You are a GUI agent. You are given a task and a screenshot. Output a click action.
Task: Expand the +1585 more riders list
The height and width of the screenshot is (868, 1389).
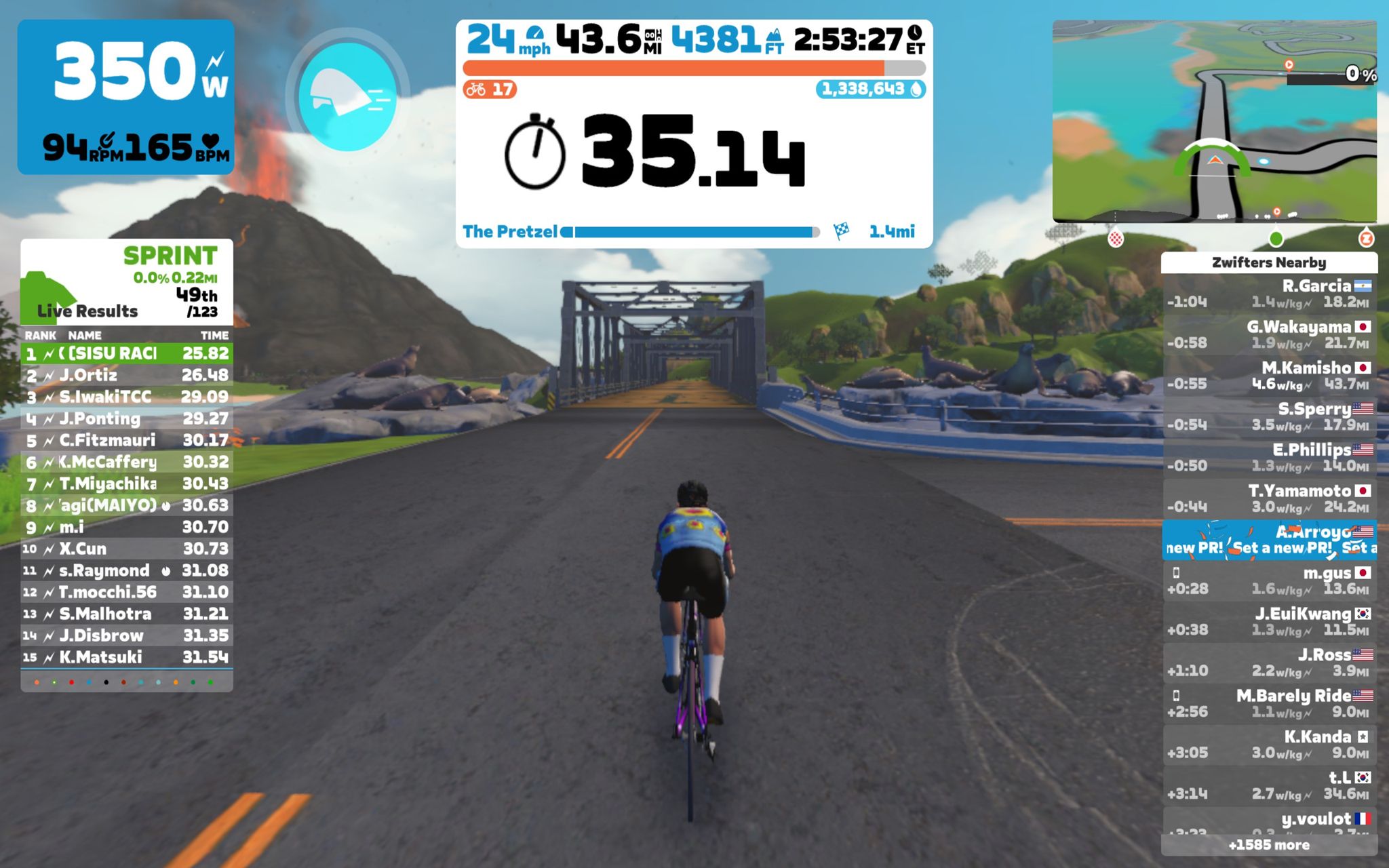point(1270,845)
